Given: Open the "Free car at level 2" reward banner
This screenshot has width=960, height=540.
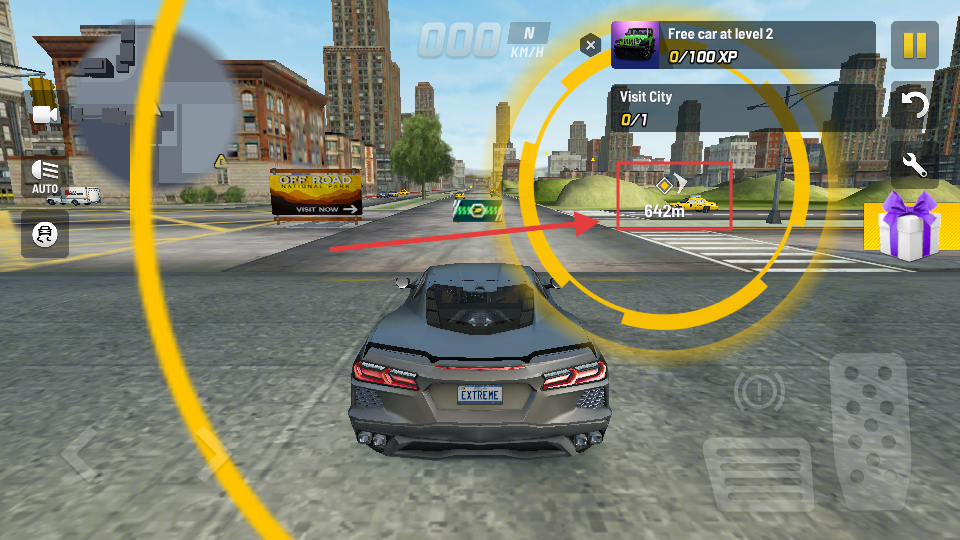Looking at the screenshot, I should (x=742, y=45).
